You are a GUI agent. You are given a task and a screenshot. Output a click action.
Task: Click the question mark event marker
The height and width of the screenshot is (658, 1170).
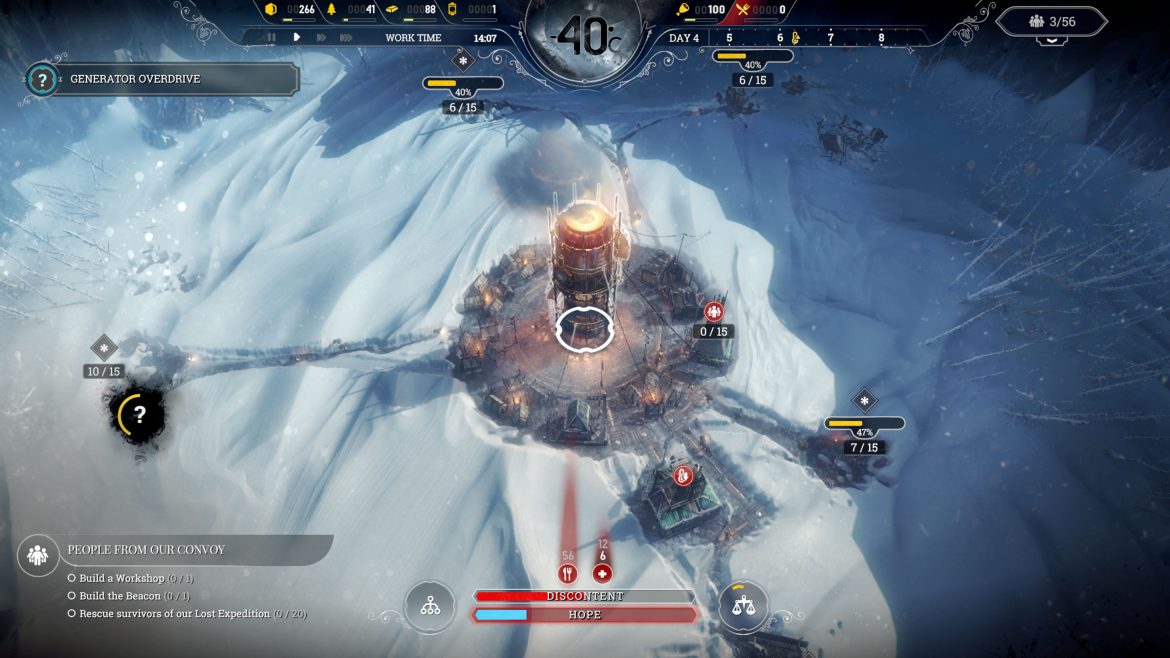tap(139, 414)
